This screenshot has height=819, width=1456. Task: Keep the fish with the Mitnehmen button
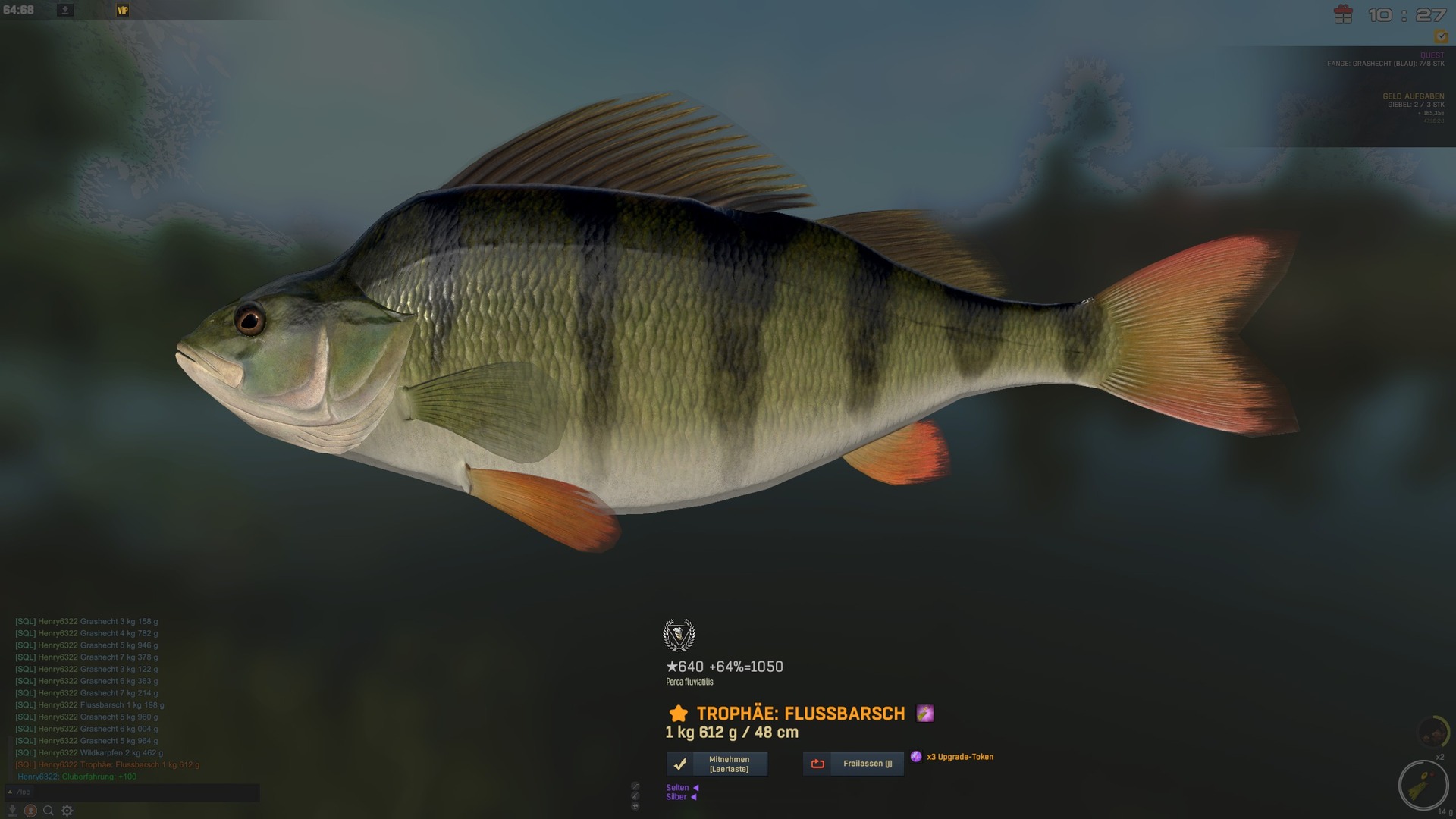pos(717,764)
